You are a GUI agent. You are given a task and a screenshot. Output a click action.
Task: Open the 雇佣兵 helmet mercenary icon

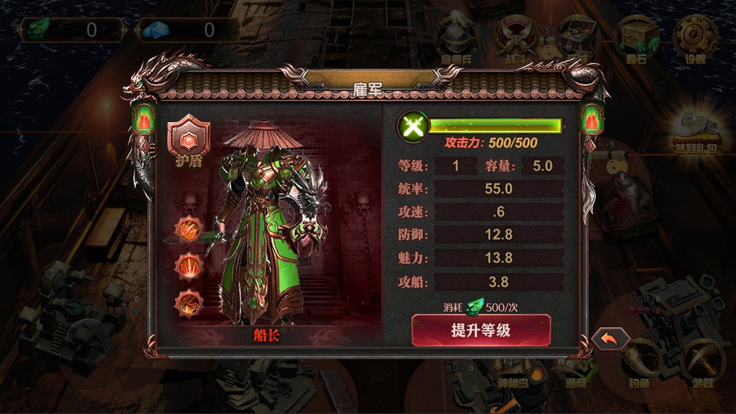click(x=455, y=40)
